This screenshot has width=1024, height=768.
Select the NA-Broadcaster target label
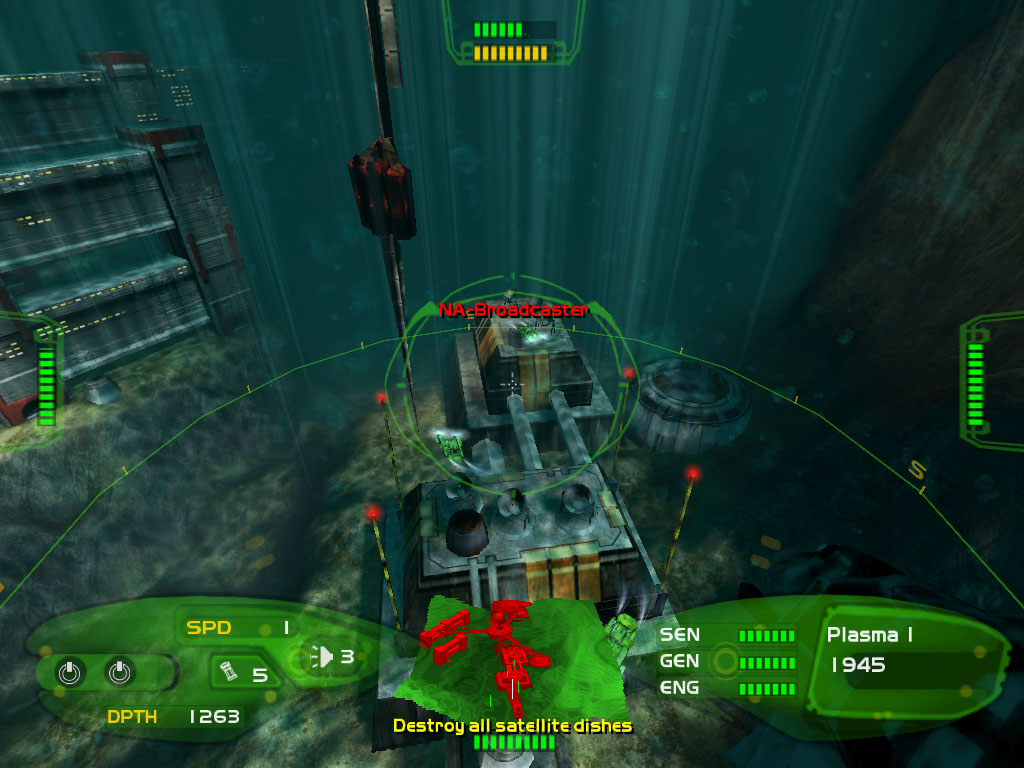click(513, 310)
